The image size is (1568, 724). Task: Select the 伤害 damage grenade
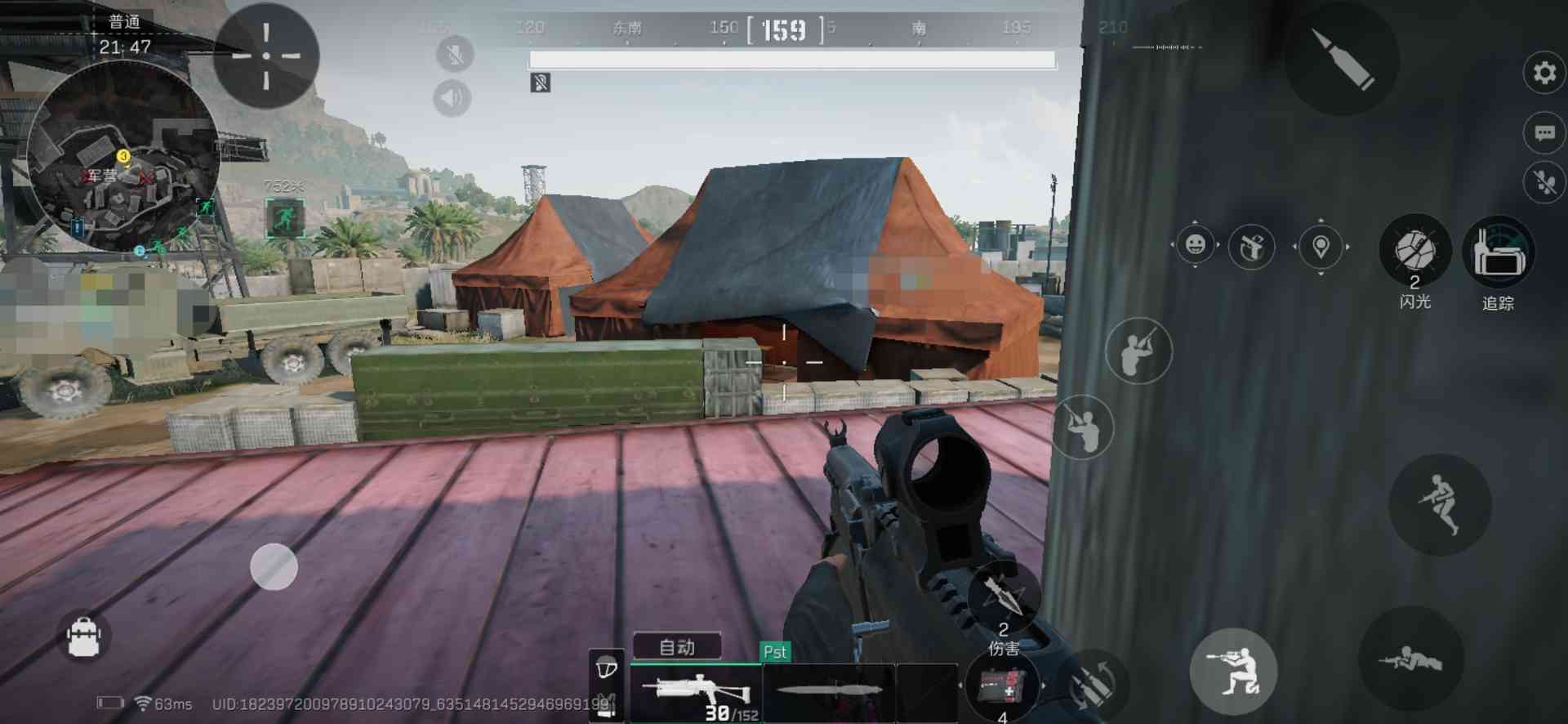tap(1003, 598)
